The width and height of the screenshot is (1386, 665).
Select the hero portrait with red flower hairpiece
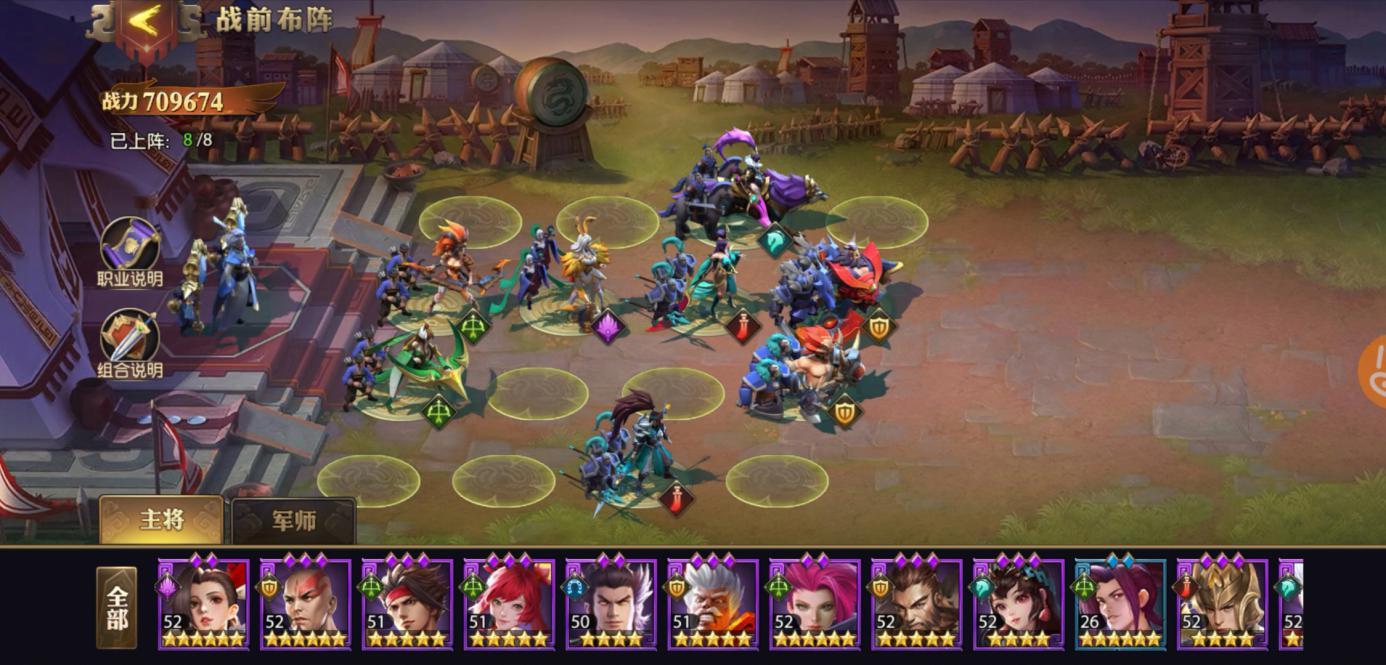pyautogui.click(x=204, y=604)
